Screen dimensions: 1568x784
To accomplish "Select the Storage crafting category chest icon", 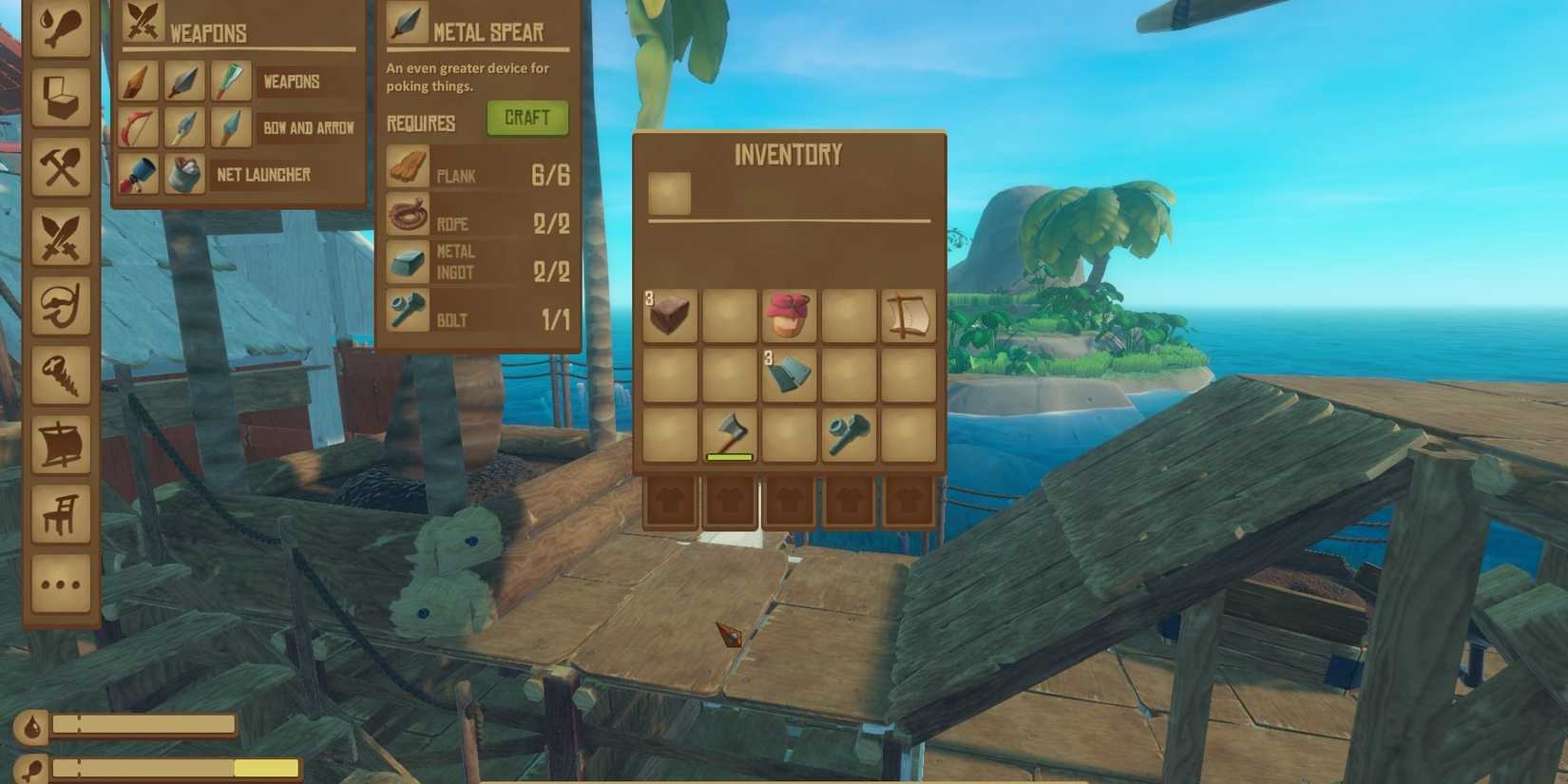I will point(60,95).
